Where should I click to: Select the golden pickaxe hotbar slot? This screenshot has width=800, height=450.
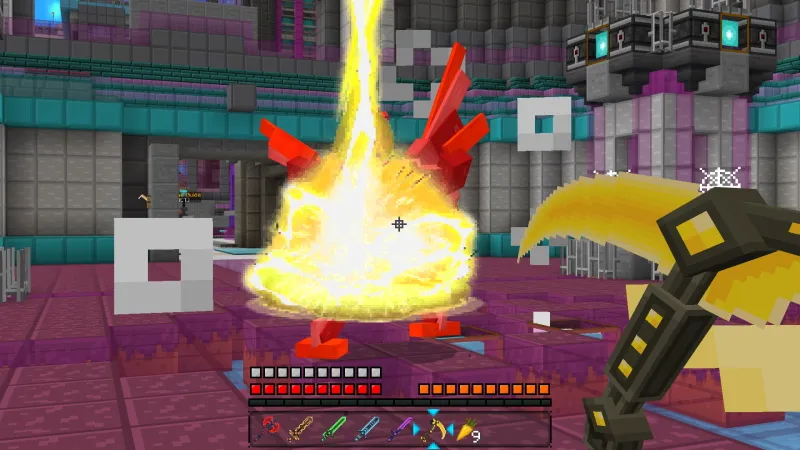(x=433, y=429)
